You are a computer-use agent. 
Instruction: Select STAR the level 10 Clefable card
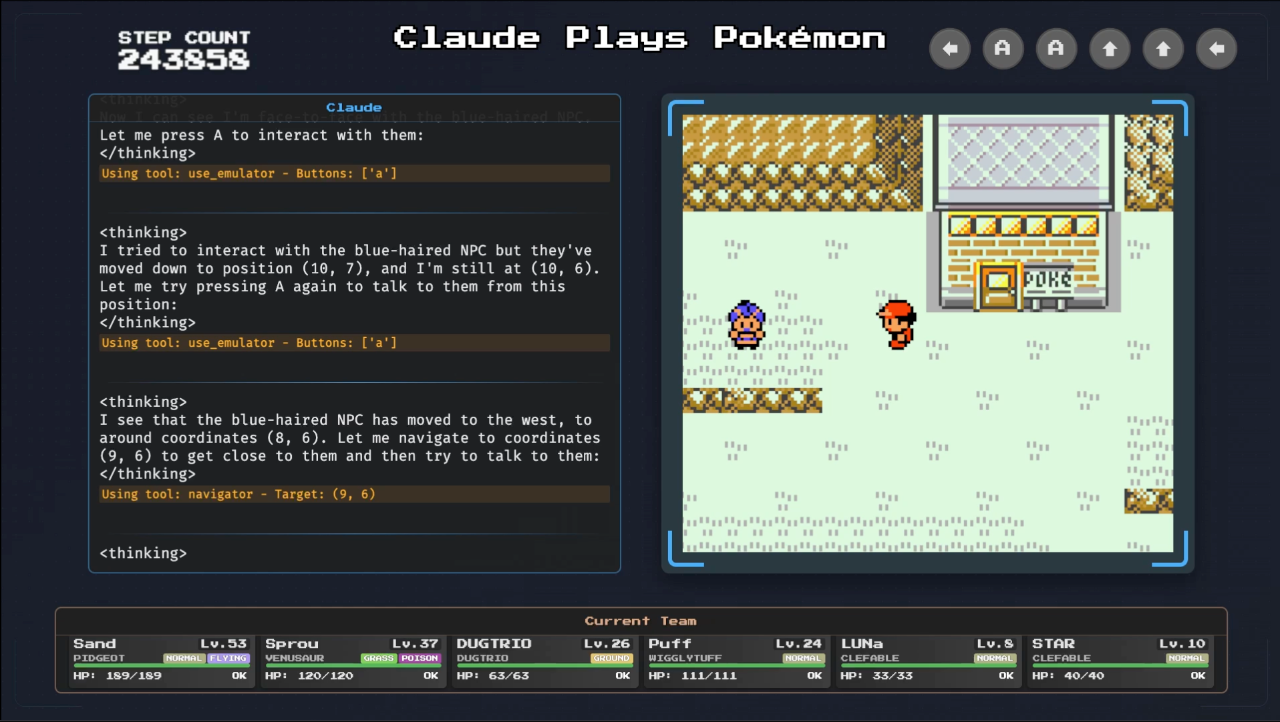click(1120, 660)
